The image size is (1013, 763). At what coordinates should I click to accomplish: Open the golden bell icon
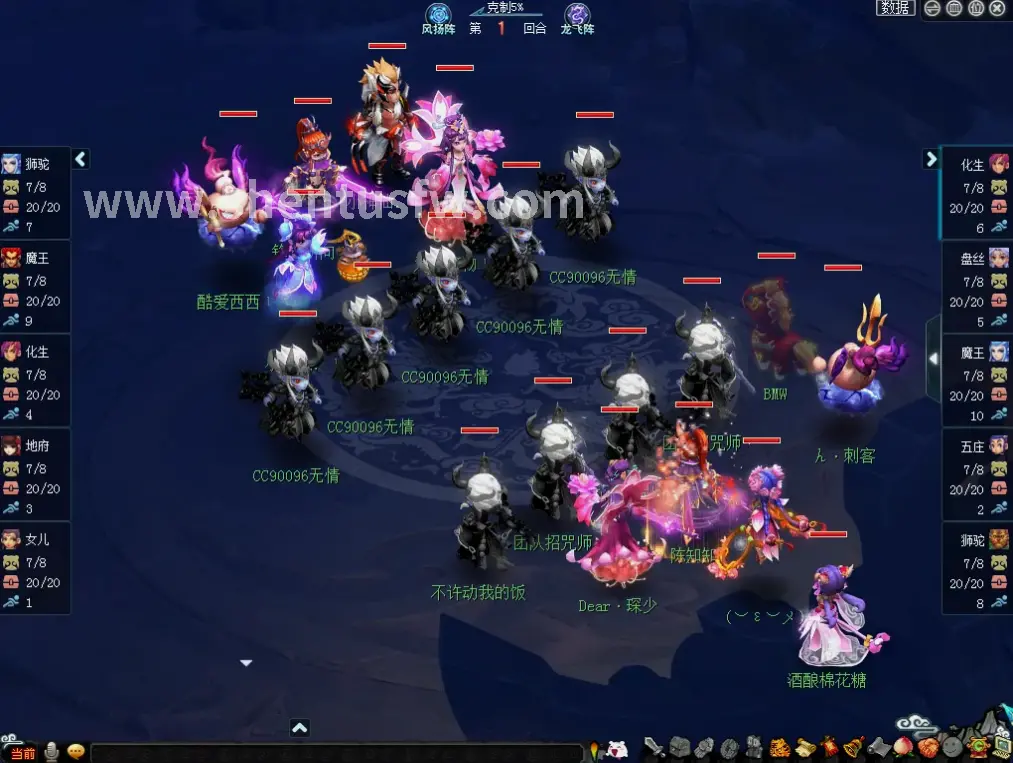[852, 746]
